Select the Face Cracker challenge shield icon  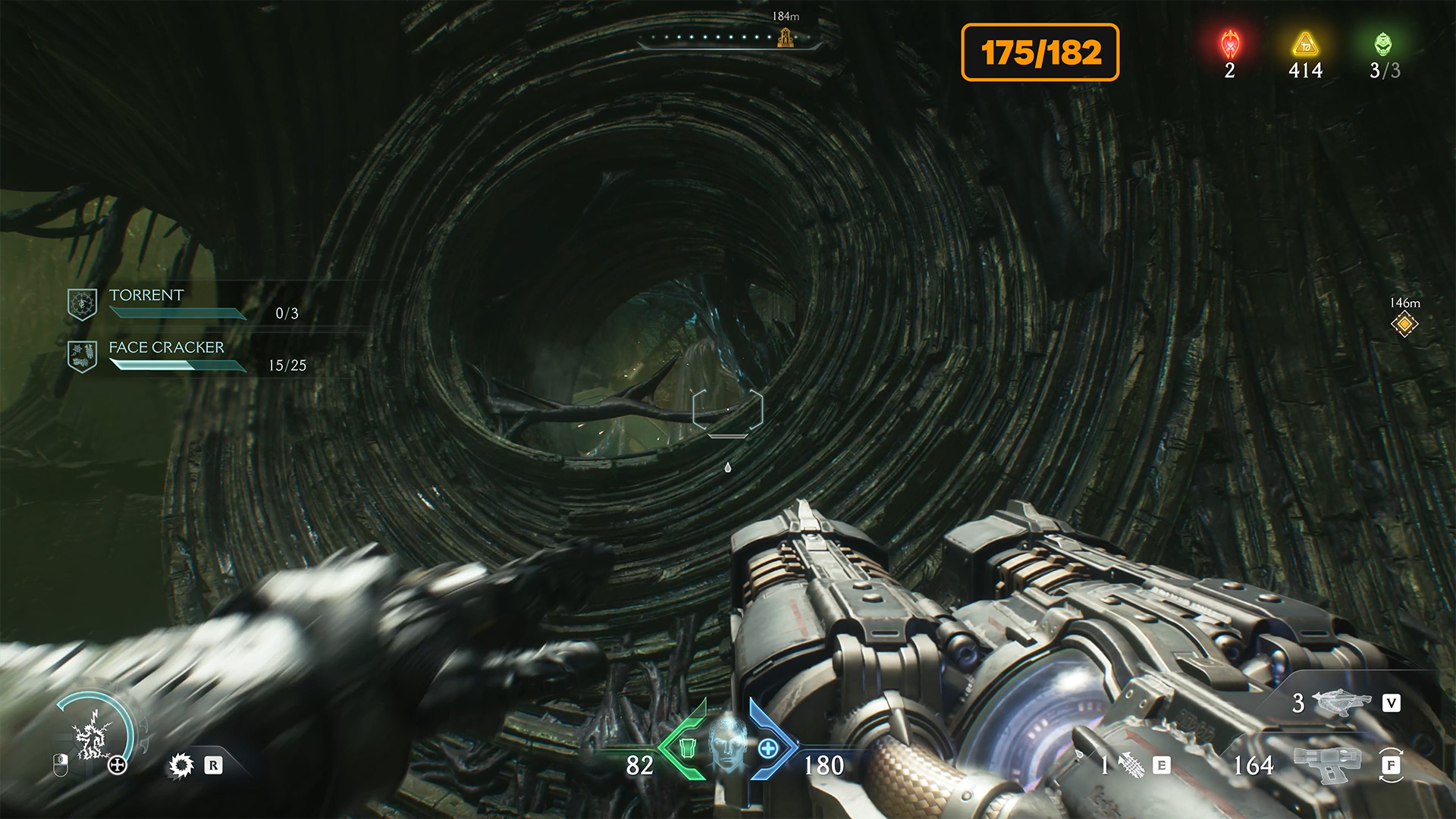coord(82,356)
